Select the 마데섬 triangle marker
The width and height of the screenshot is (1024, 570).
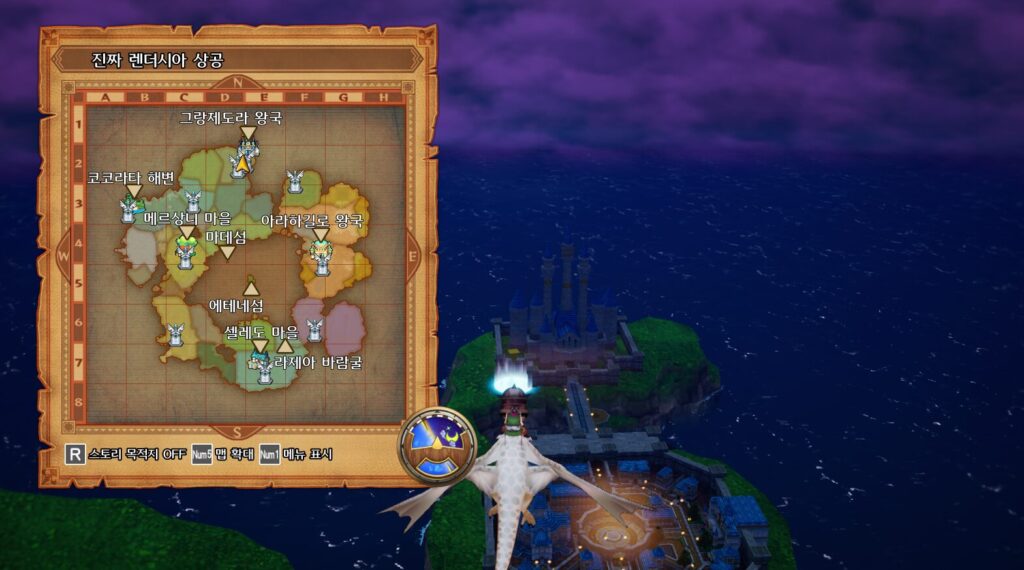point(227,253)
